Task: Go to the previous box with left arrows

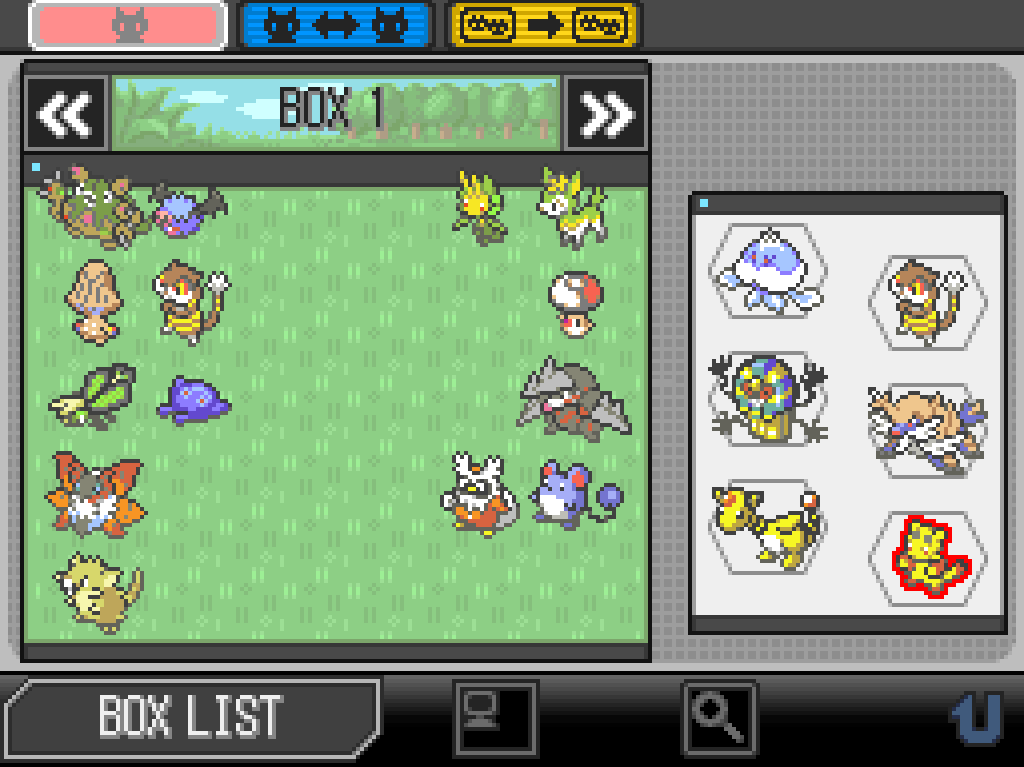Action: (x=66, y=114)
